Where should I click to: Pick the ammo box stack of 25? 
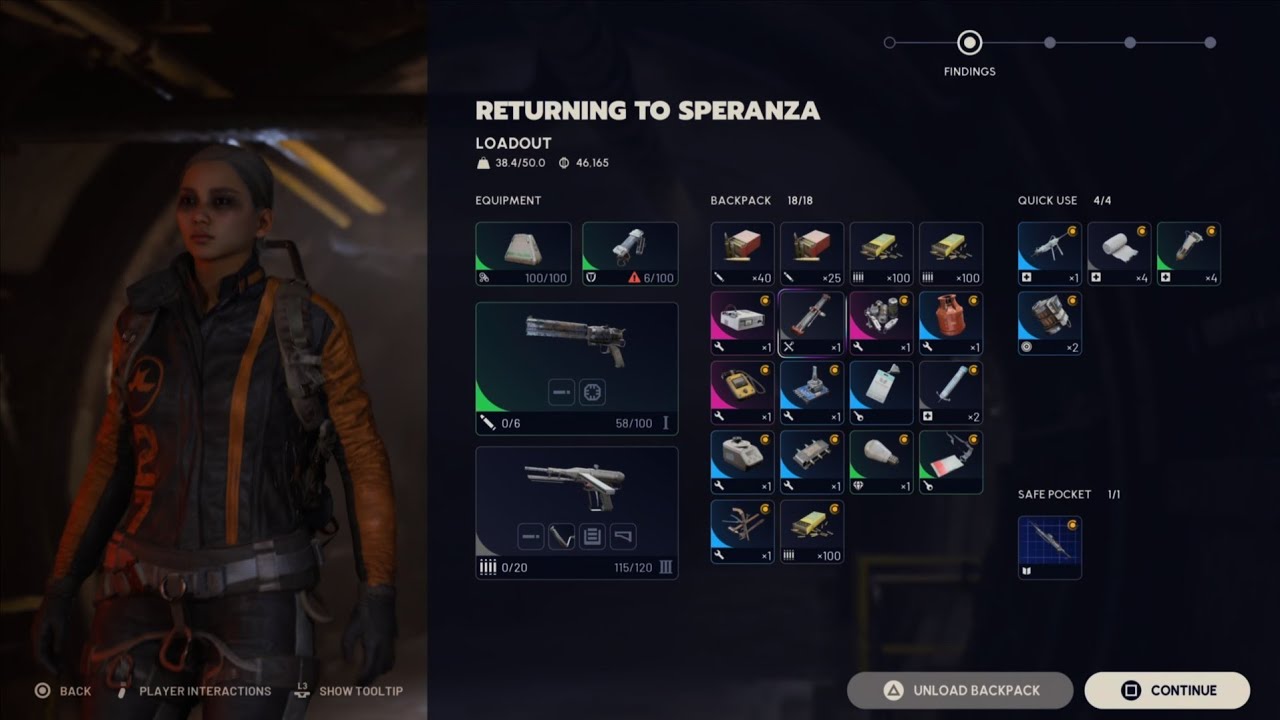(x=812, y=254)
